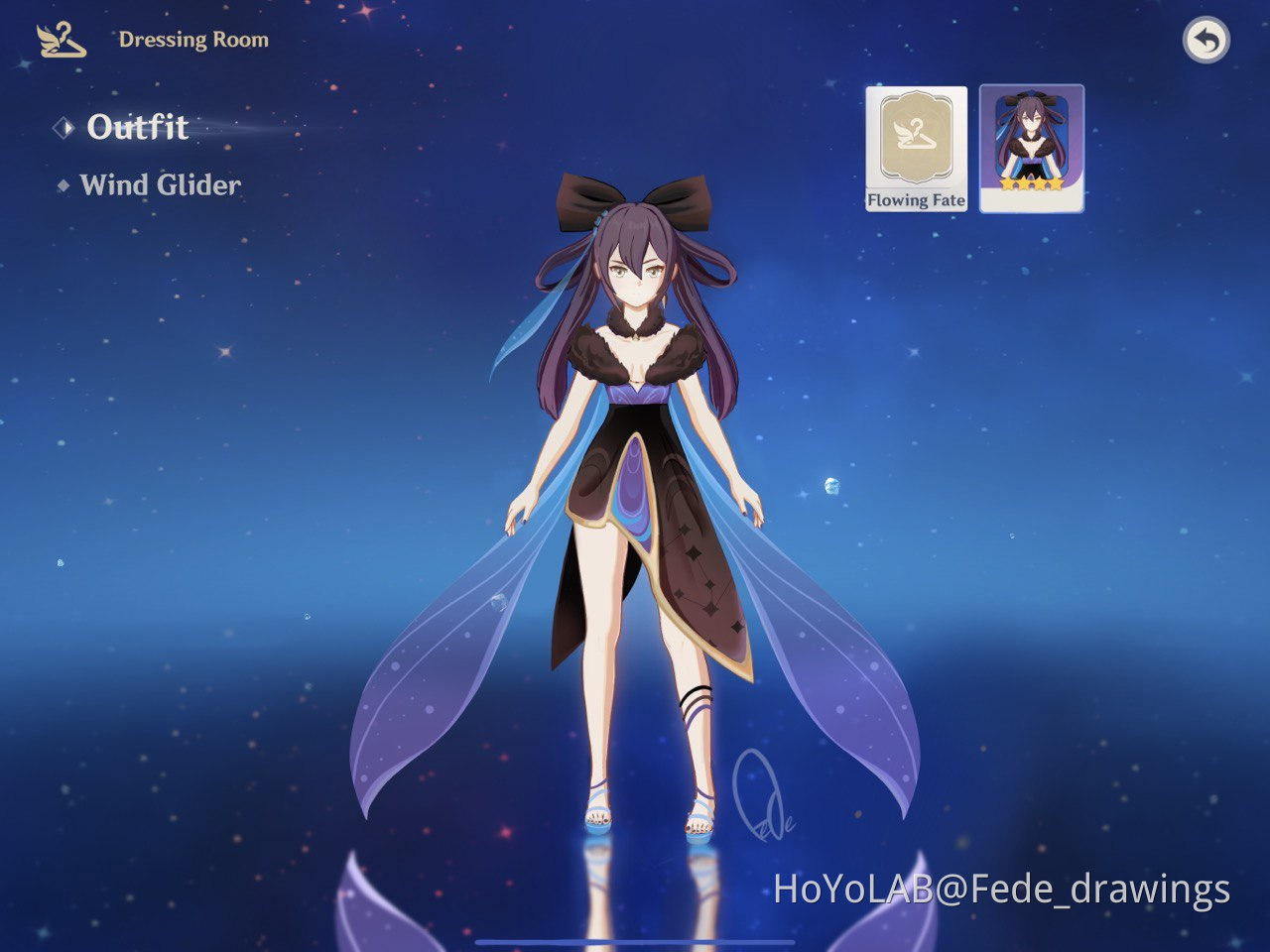The image size is (1270, 952).
Task: Select the Flowing Fate outfit card
Action: (x=916, y=151)
